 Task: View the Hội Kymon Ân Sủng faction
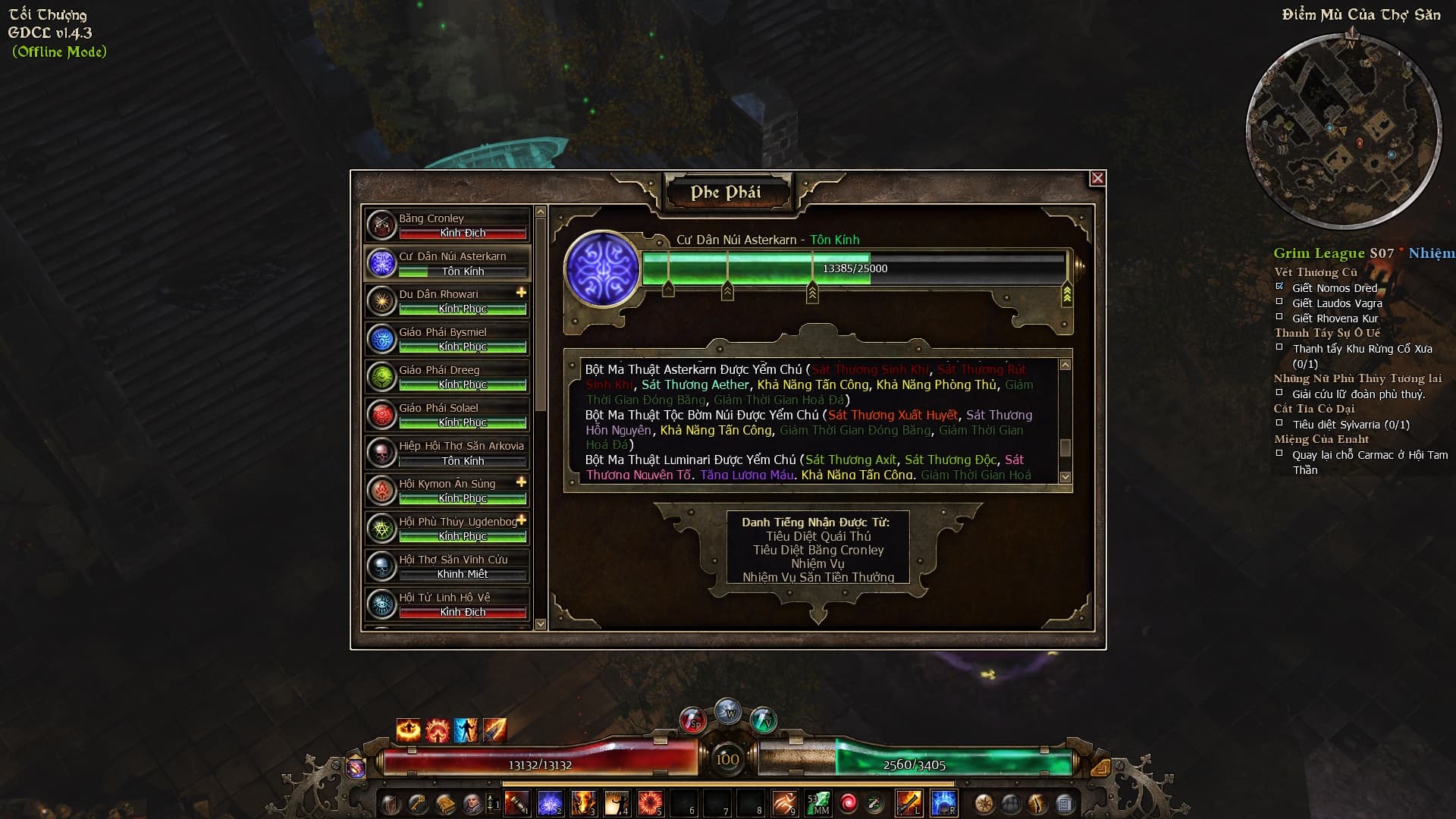tap(447, 491)
